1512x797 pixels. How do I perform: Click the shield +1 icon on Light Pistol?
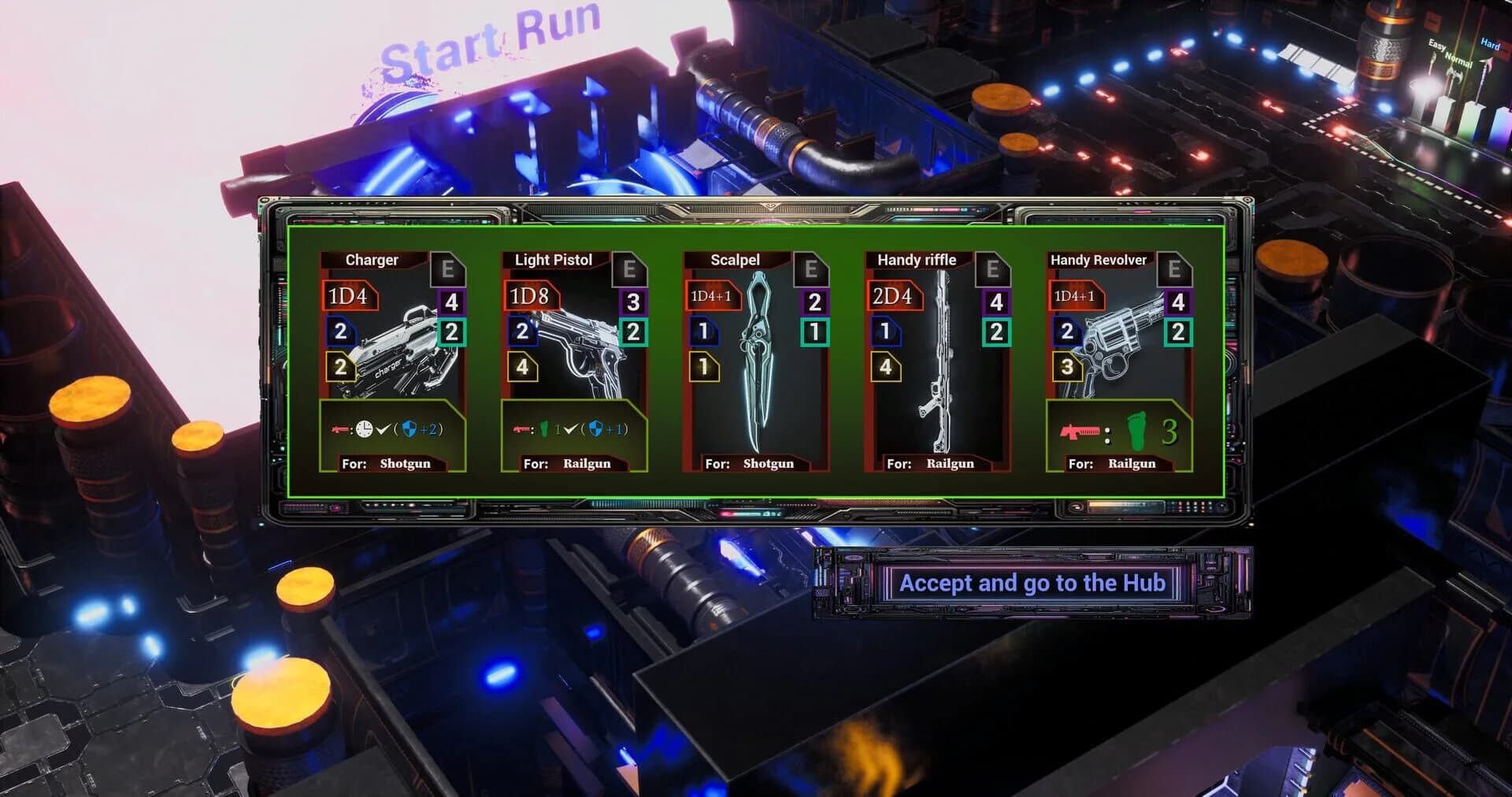point(598,430)
